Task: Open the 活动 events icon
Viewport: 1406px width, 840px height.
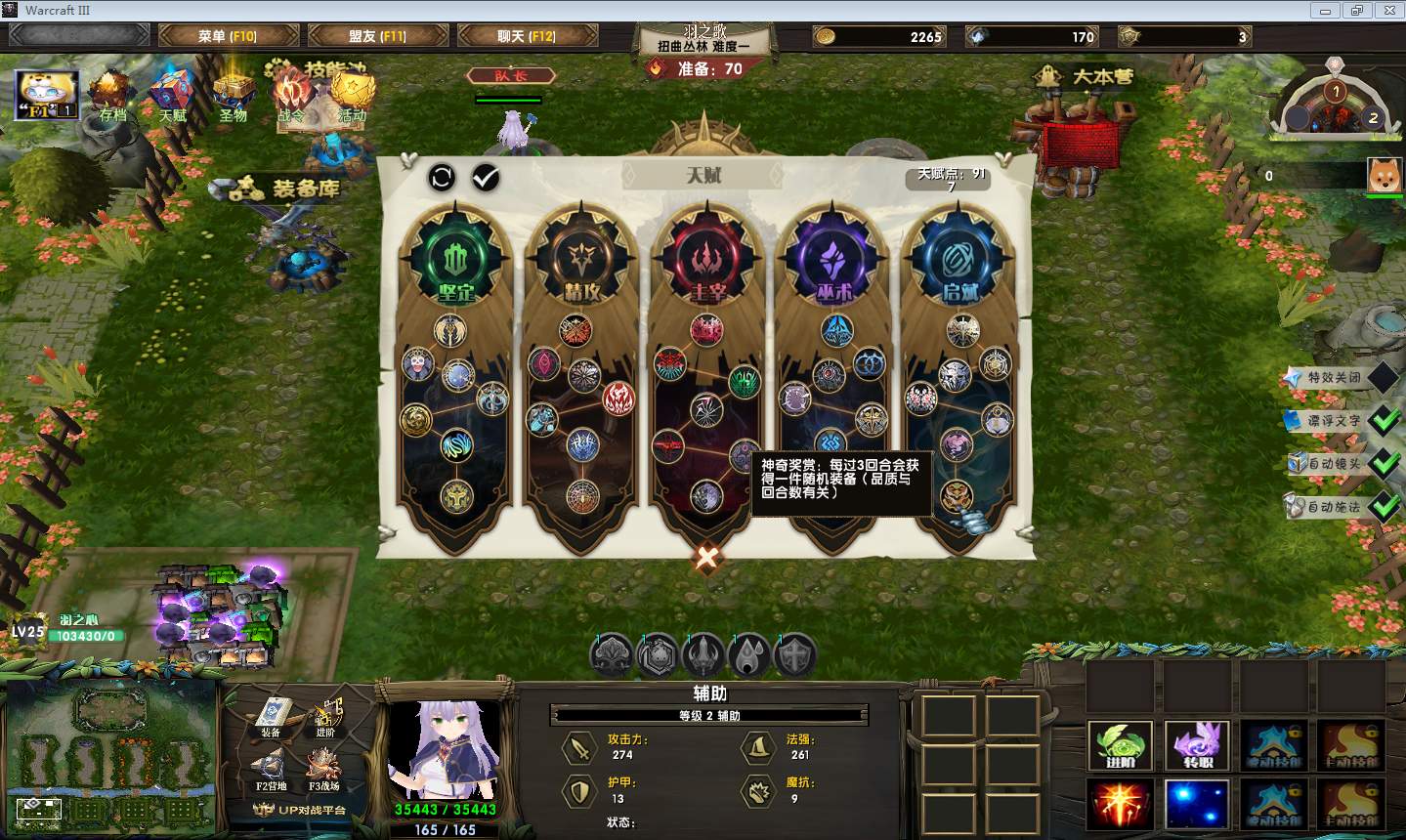Action: (x=351, y=96)
